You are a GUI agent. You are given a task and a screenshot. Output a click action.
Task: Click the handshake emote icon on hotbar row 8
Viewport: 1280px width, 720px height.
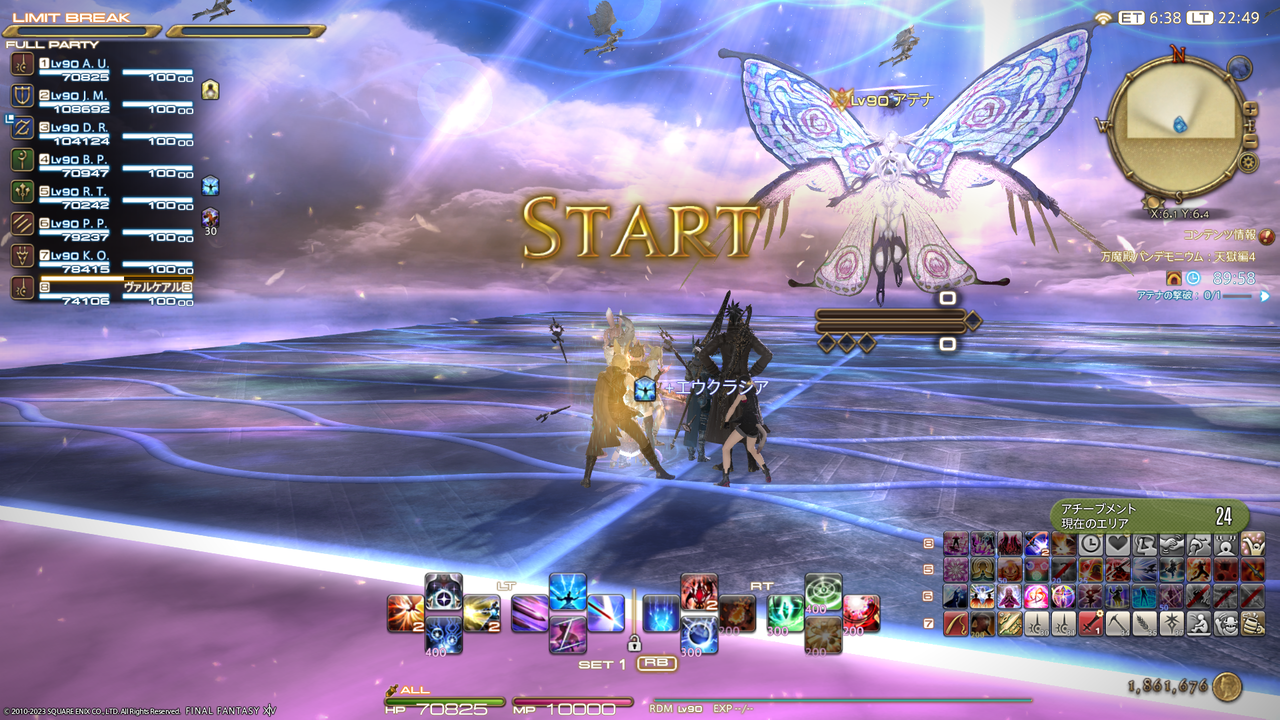pos(1172,542)
